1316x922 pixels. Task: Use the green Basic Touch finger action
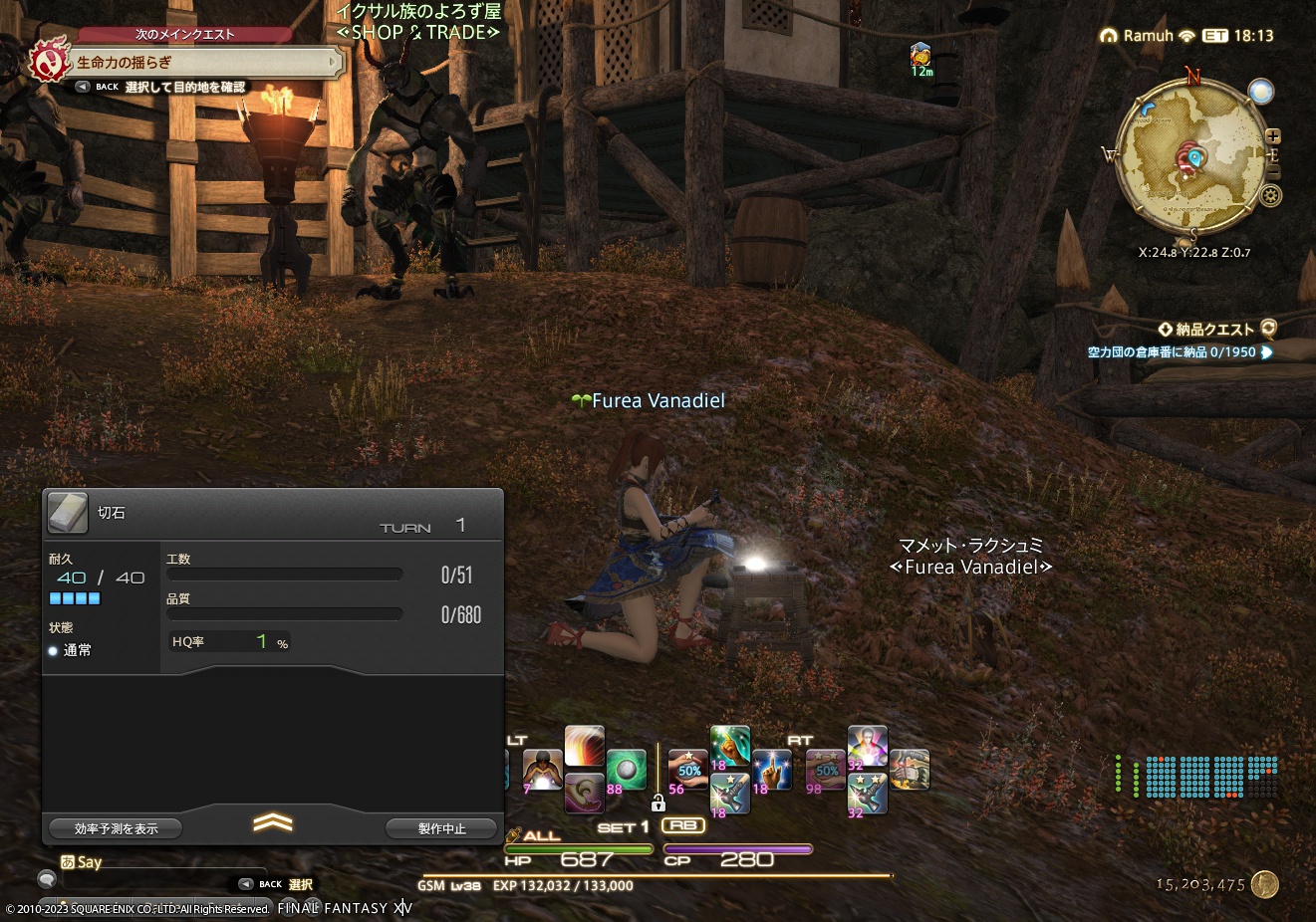[728, 745]
